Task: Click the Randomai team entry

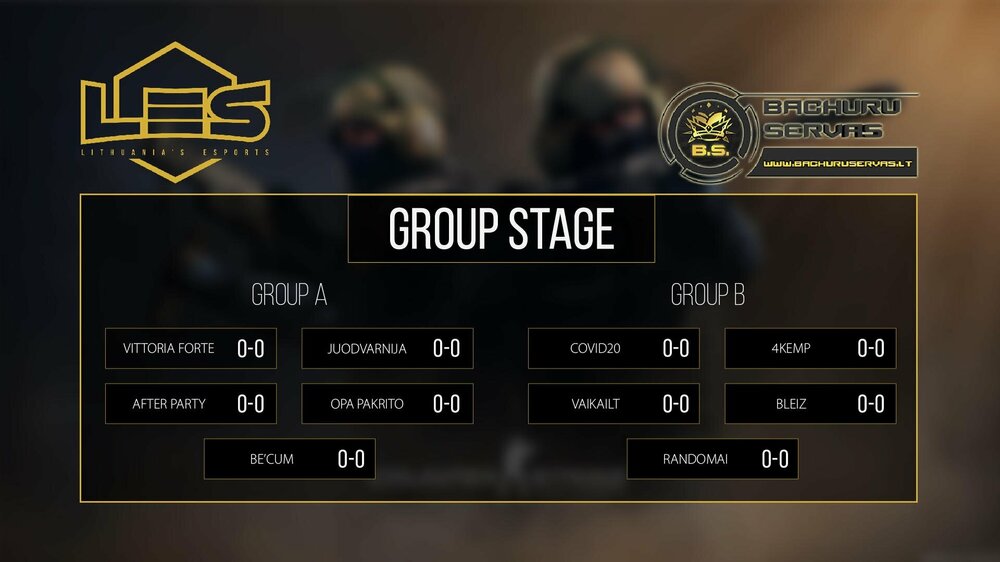Action: (712, 459)
